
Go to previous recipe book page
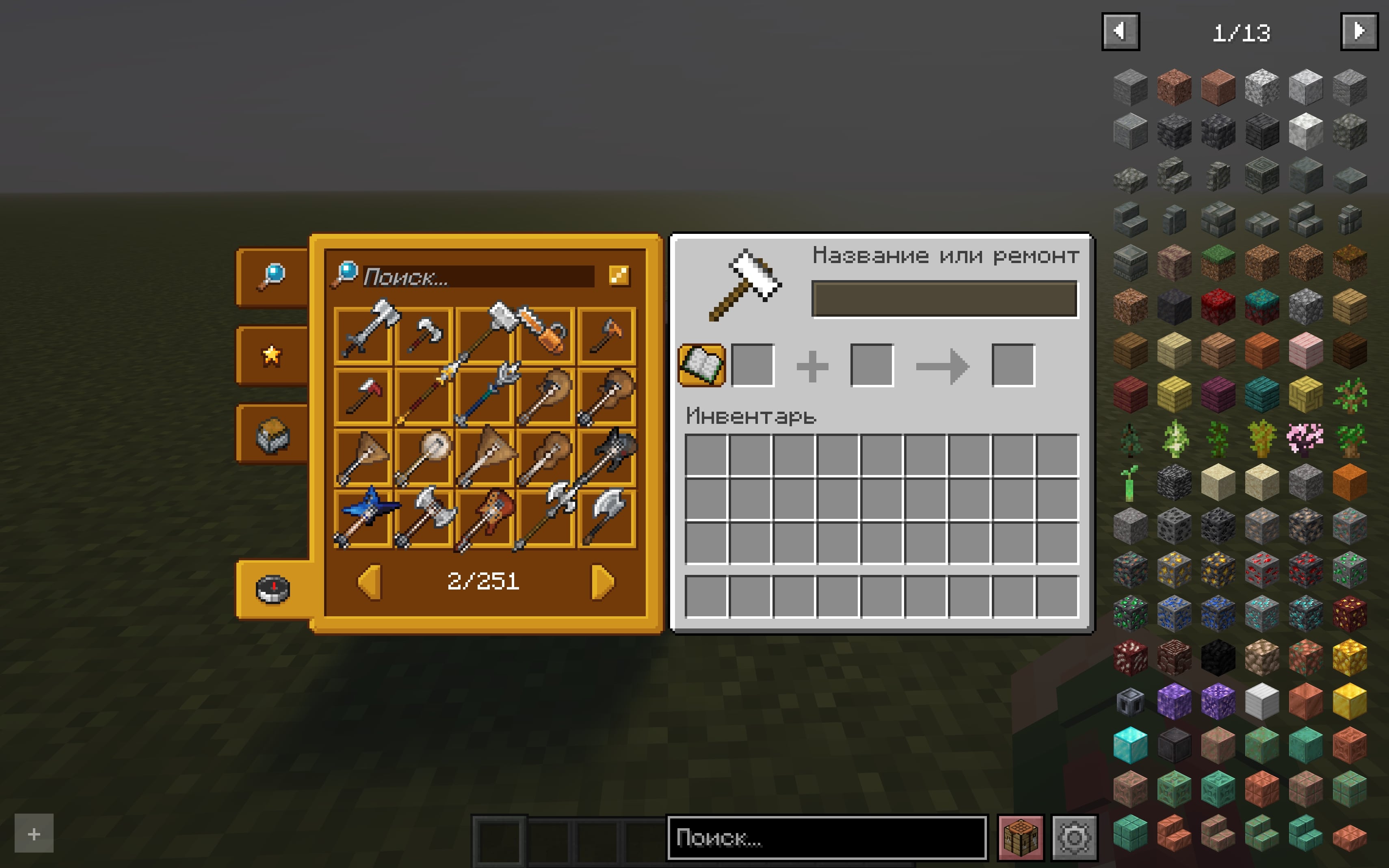(x=369, y=582)
